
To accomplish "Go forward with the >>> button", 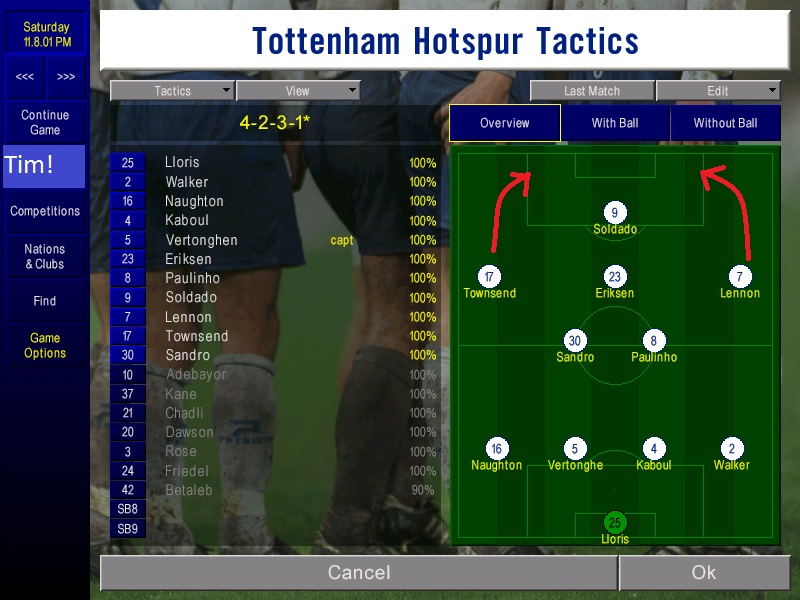I will [x=66, y=77].
